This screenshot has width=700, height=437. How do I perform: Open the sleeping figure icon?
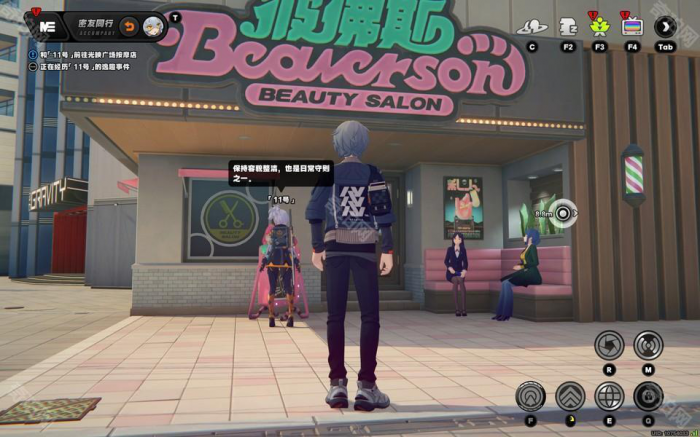pyautogui.click(x=568, y=27)
